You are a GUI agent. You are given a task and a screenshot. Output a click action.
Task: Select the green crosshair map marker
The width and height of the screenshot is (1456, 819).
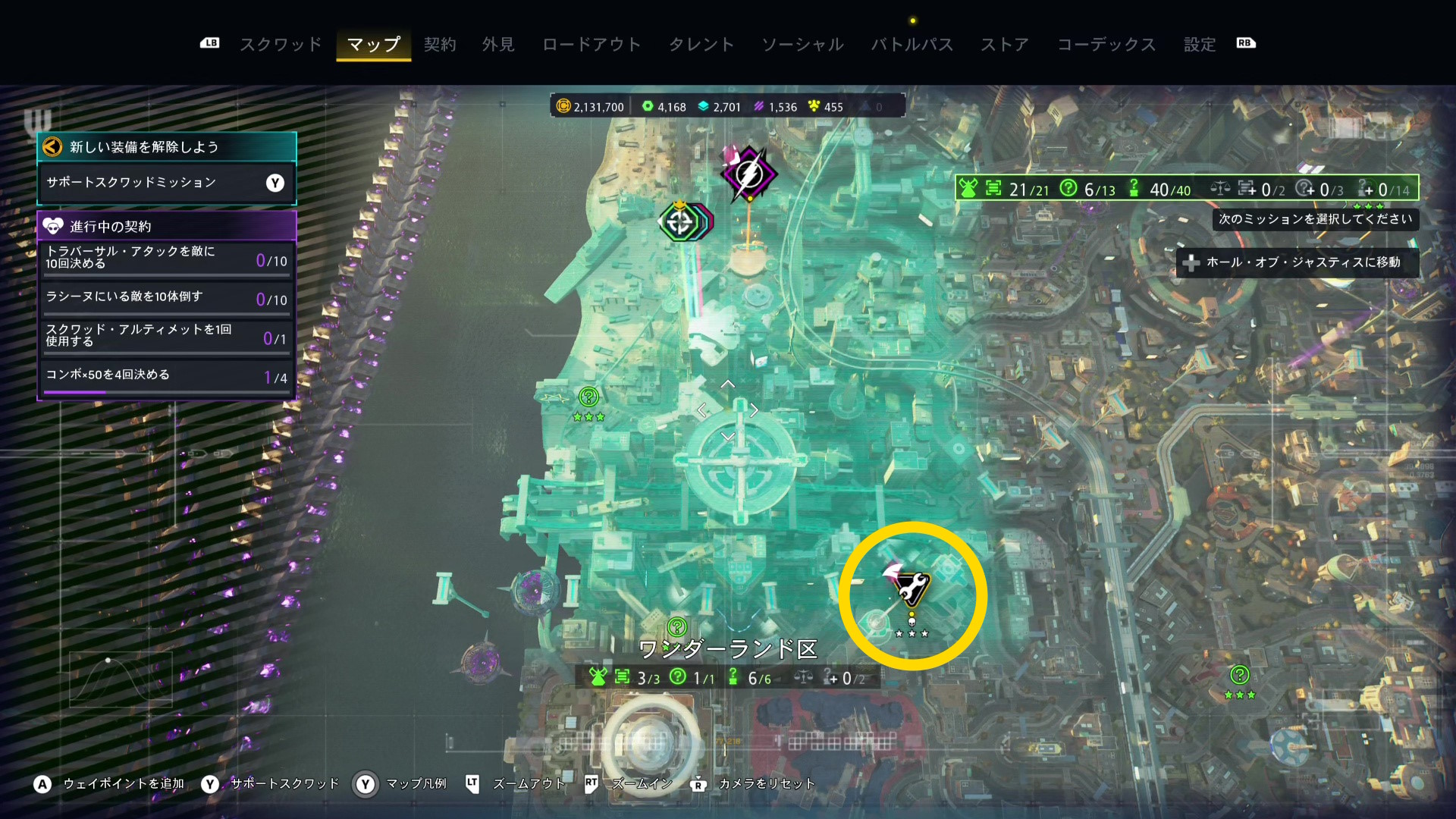pos(679,222)
